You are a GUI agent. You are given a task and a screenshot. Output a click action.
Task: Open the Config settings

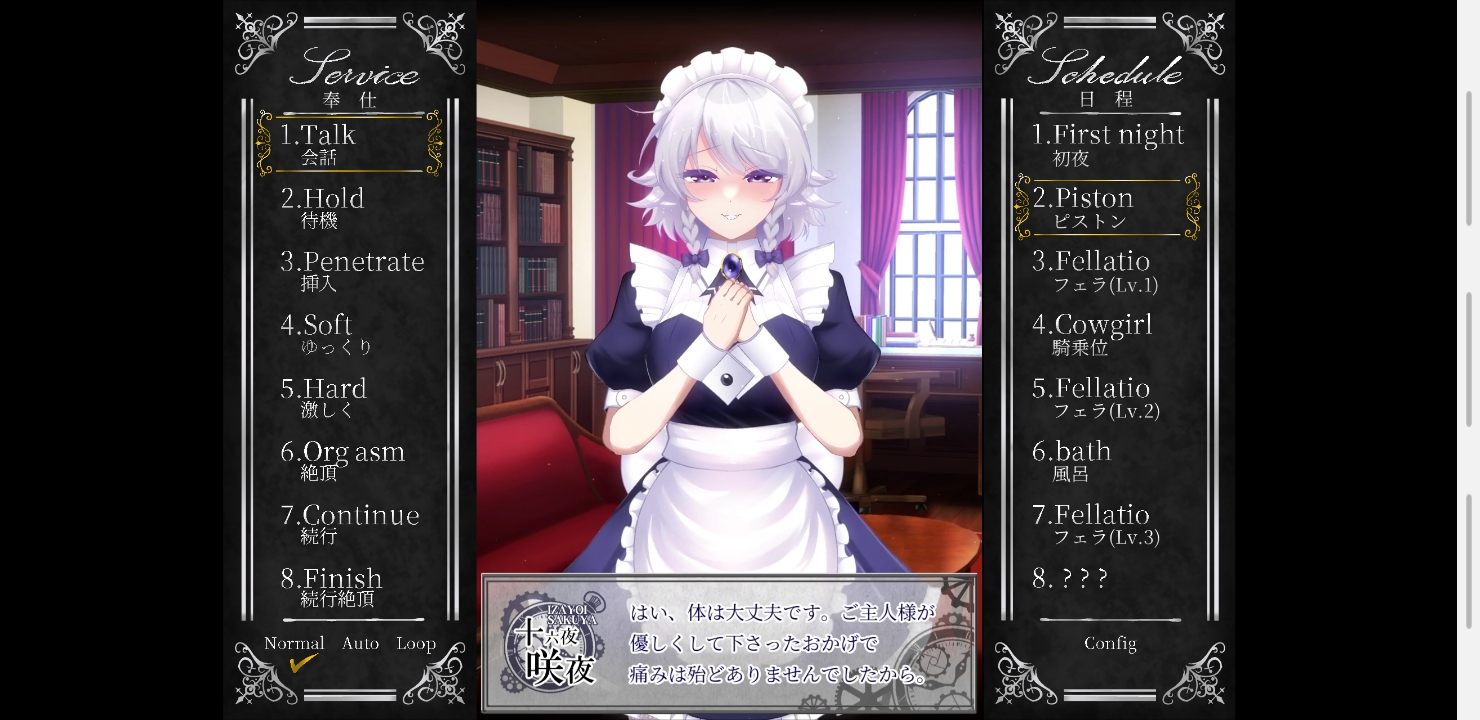click(x=1110, y=643)
